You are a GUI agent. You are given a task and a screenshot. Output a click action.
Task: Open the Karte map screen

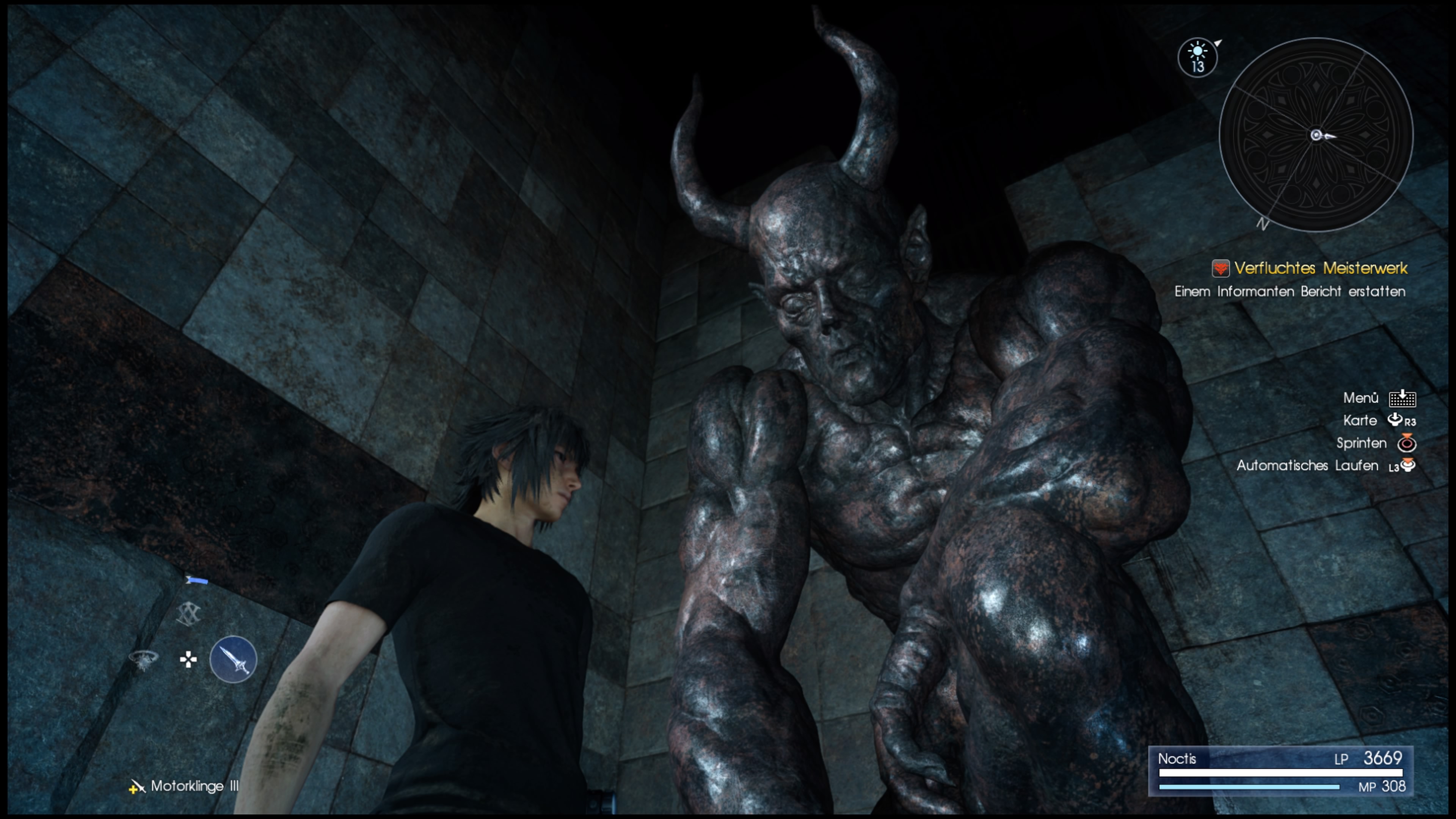pos(1360,420)
